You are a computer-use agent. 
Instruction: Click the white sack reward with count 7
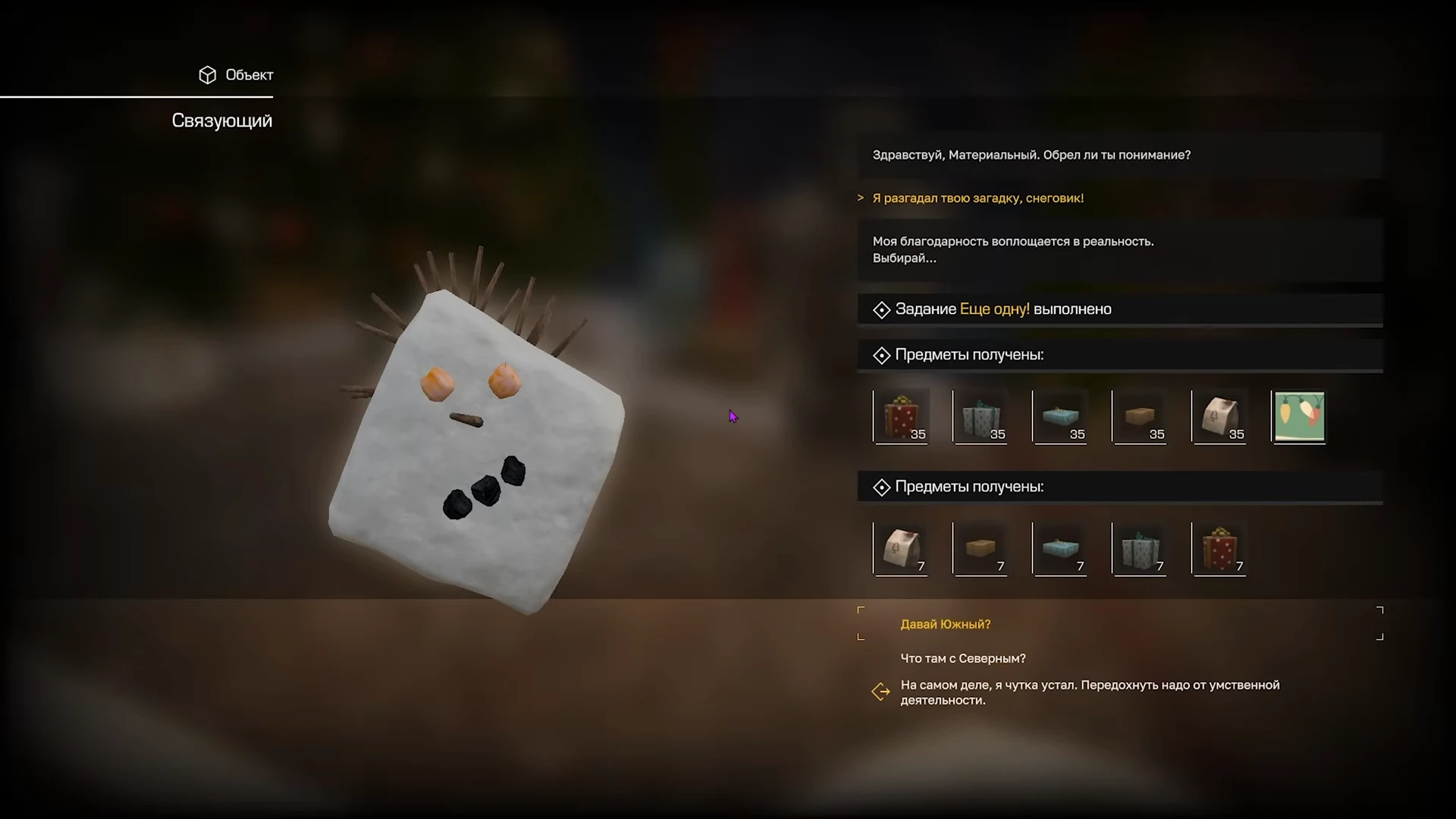901,548
